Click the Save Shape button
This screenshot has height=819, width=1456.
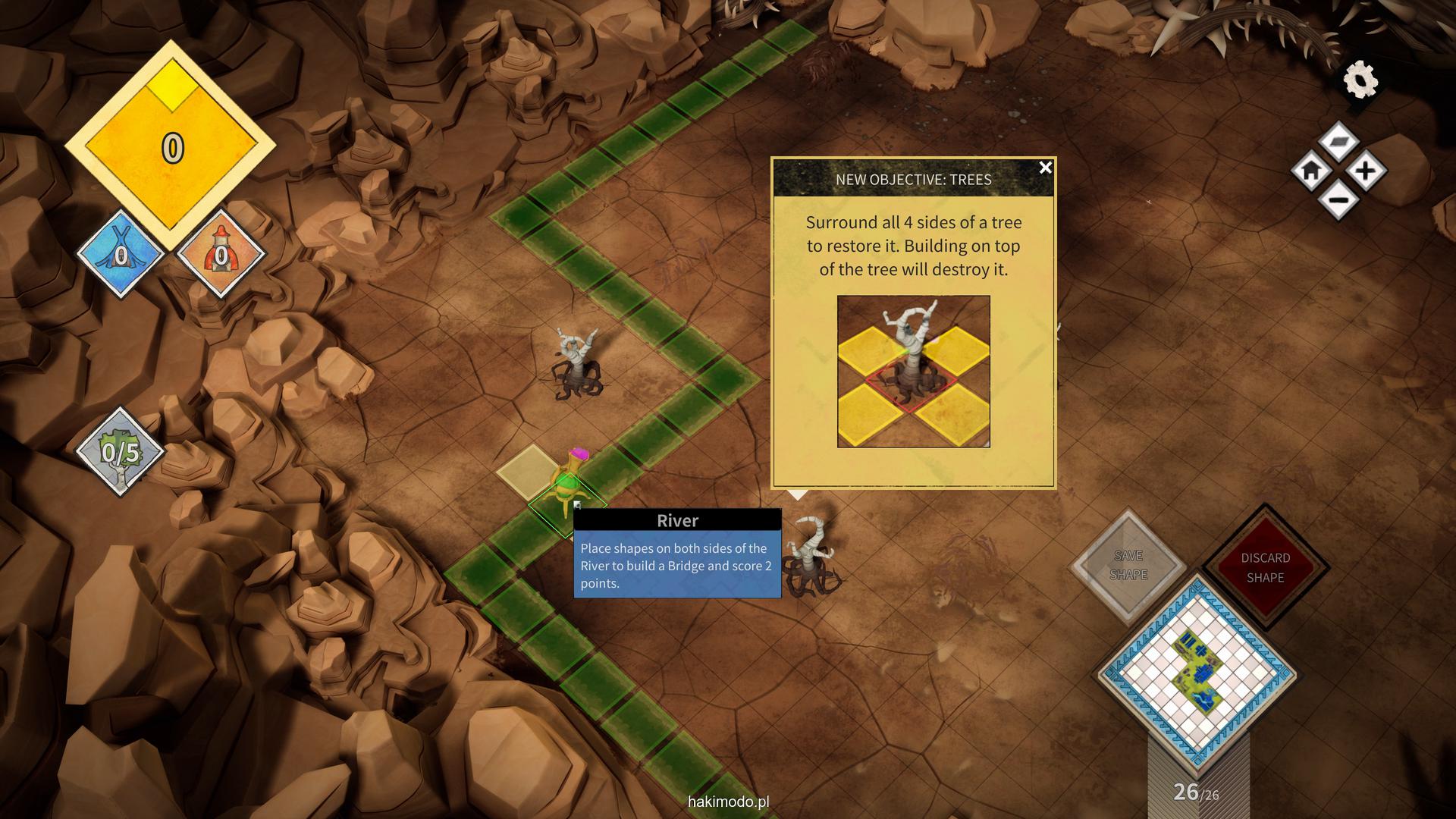click(1128, 566)
